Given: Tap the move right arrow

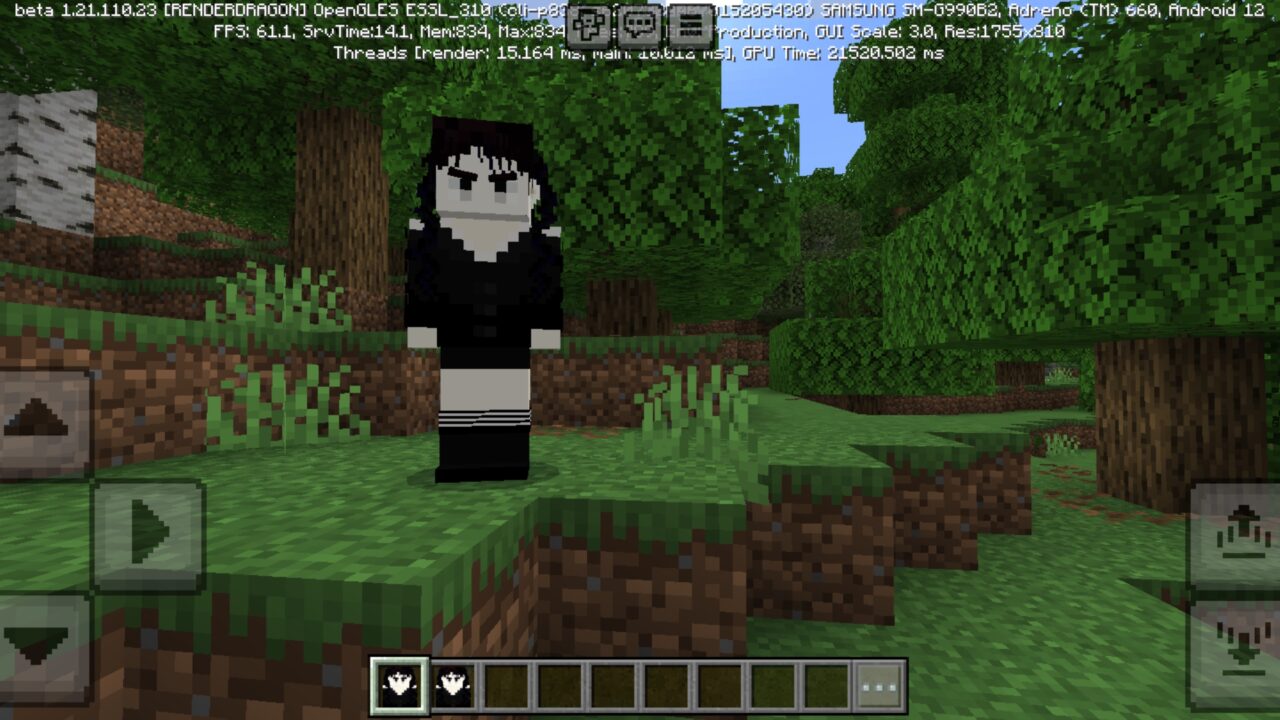Looking at the screenshot, I should [x=148, y=533].
